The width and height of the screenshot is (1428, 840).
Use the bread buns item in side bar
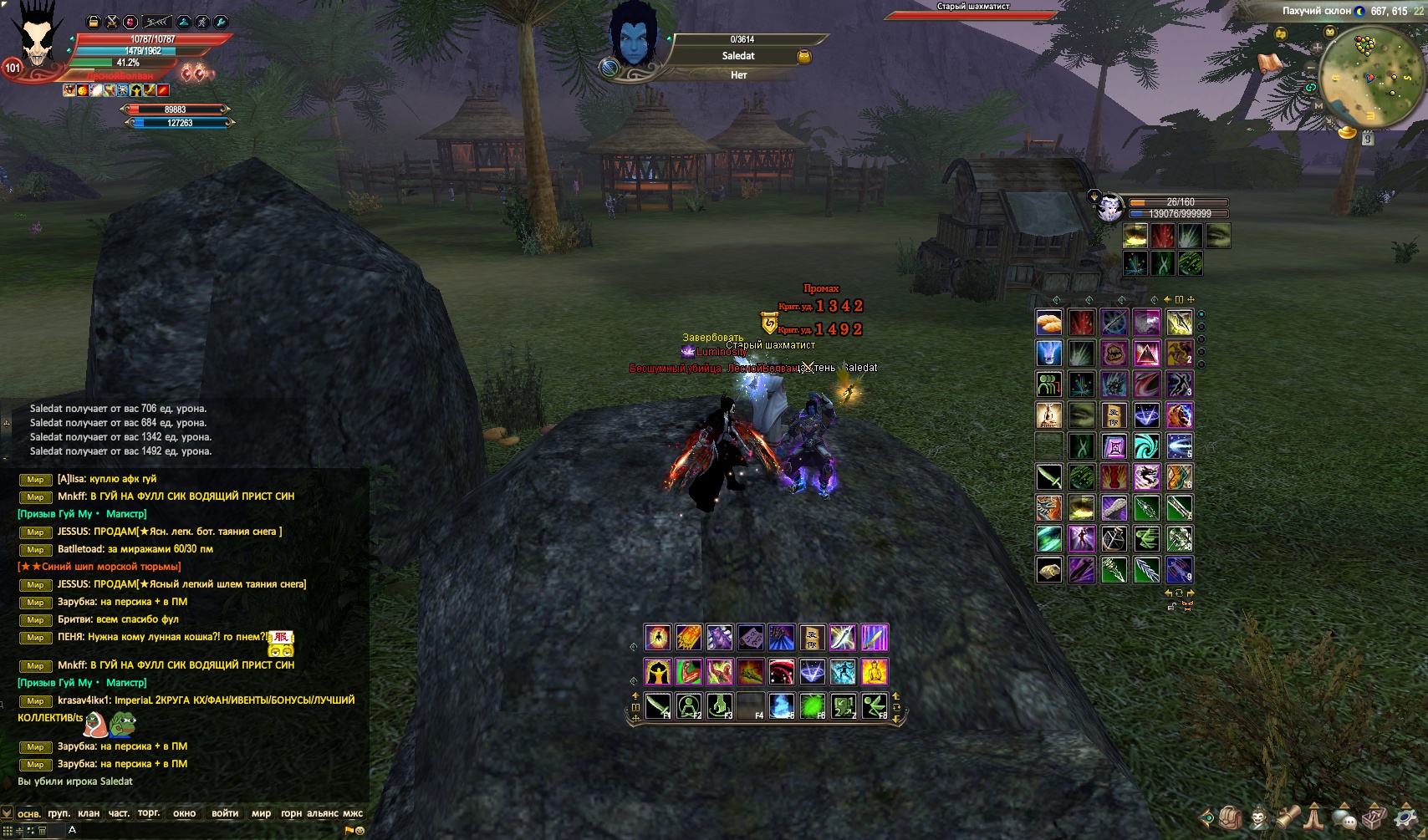pos(1049,322)
